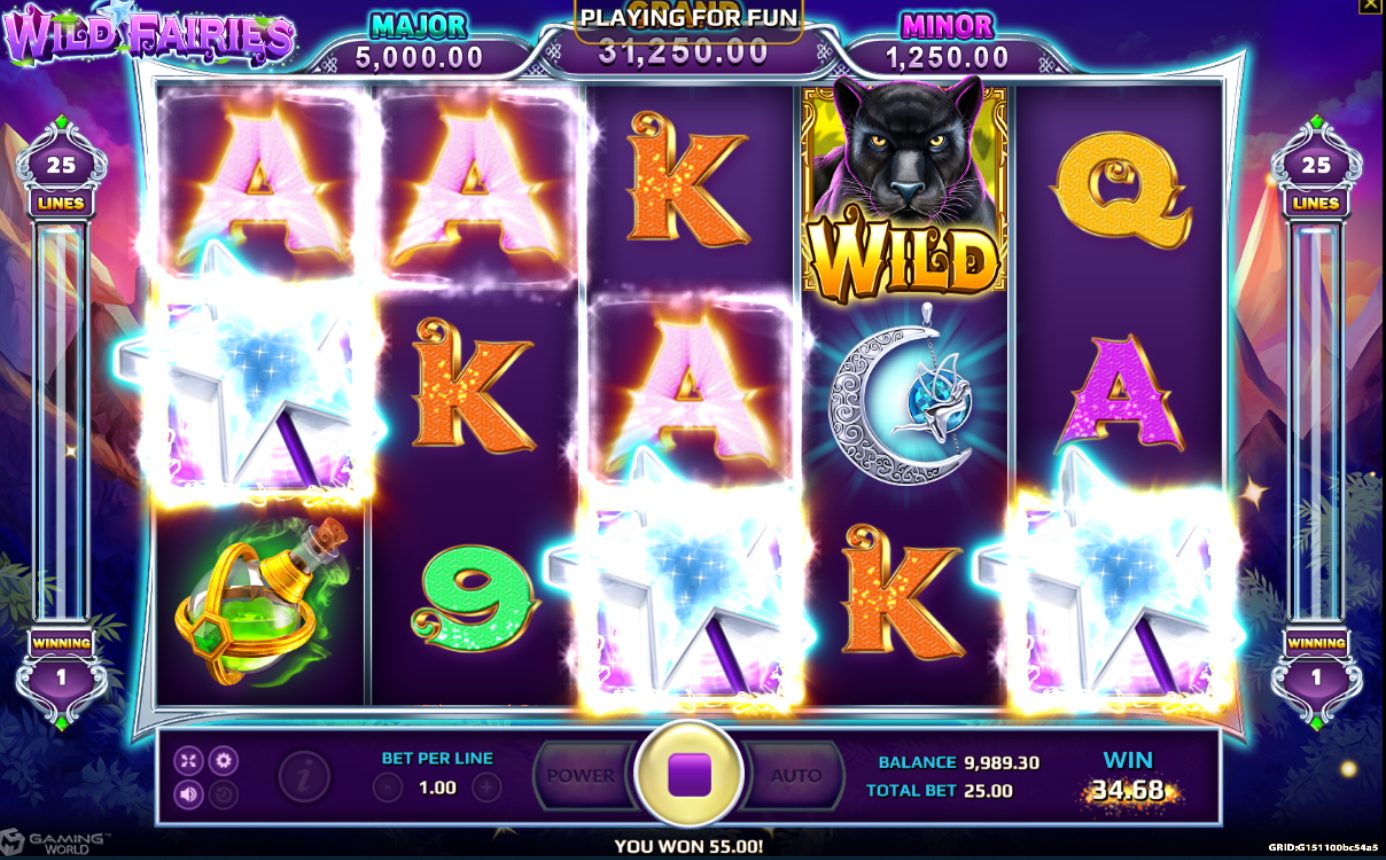Toggle fullscreen with the four-arrow icon

point(188,759)
